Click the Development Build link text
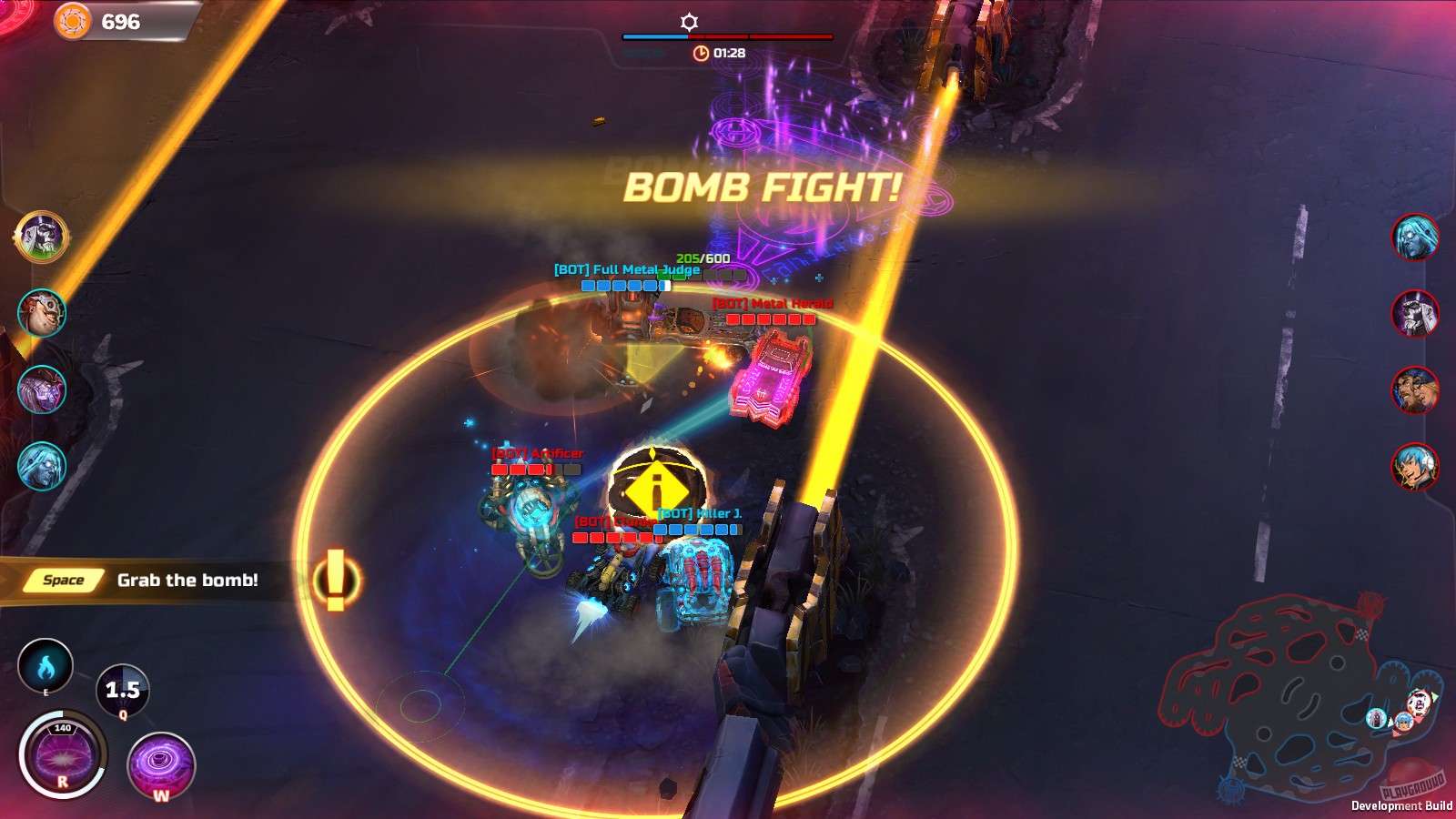 tap(1402, 806)
